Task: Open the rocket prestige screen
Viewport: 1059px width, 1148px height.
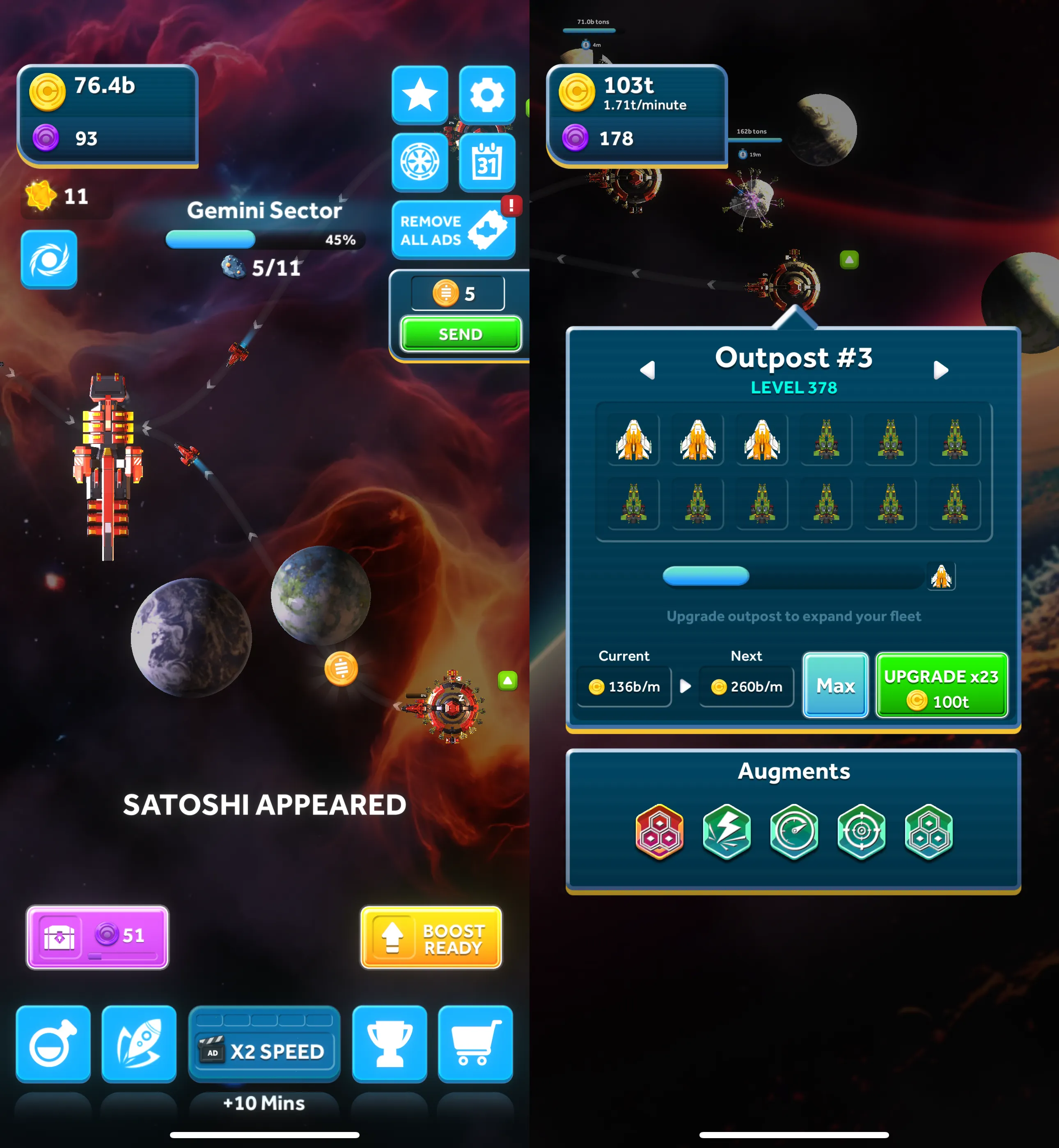Action: (x=139, y=1044)
